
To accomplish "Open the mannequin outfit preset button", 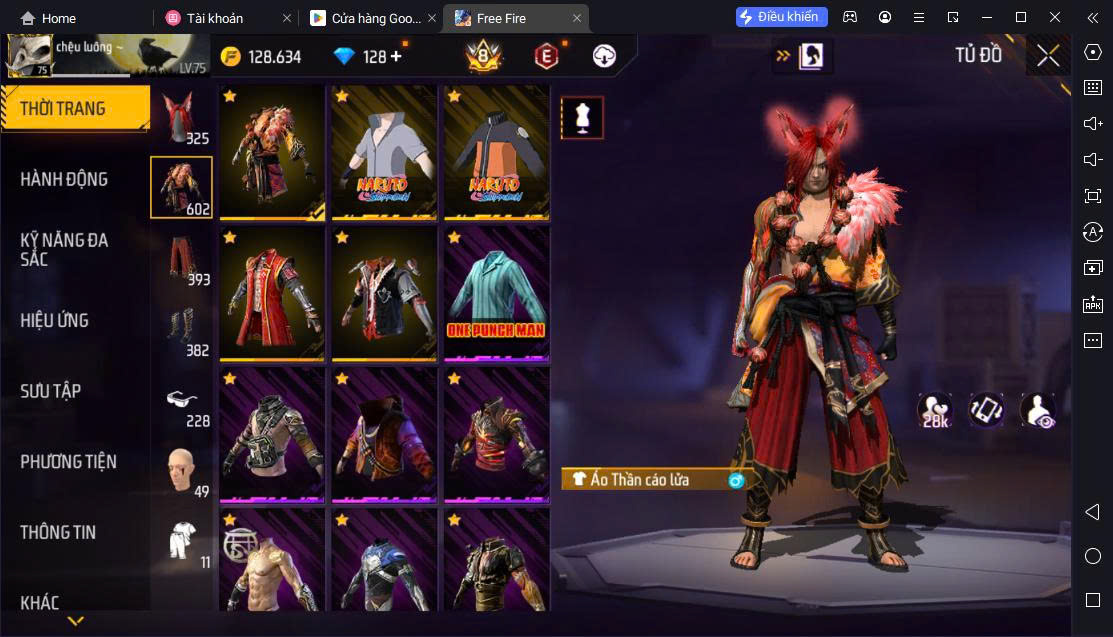I will (x=582, y=118).
